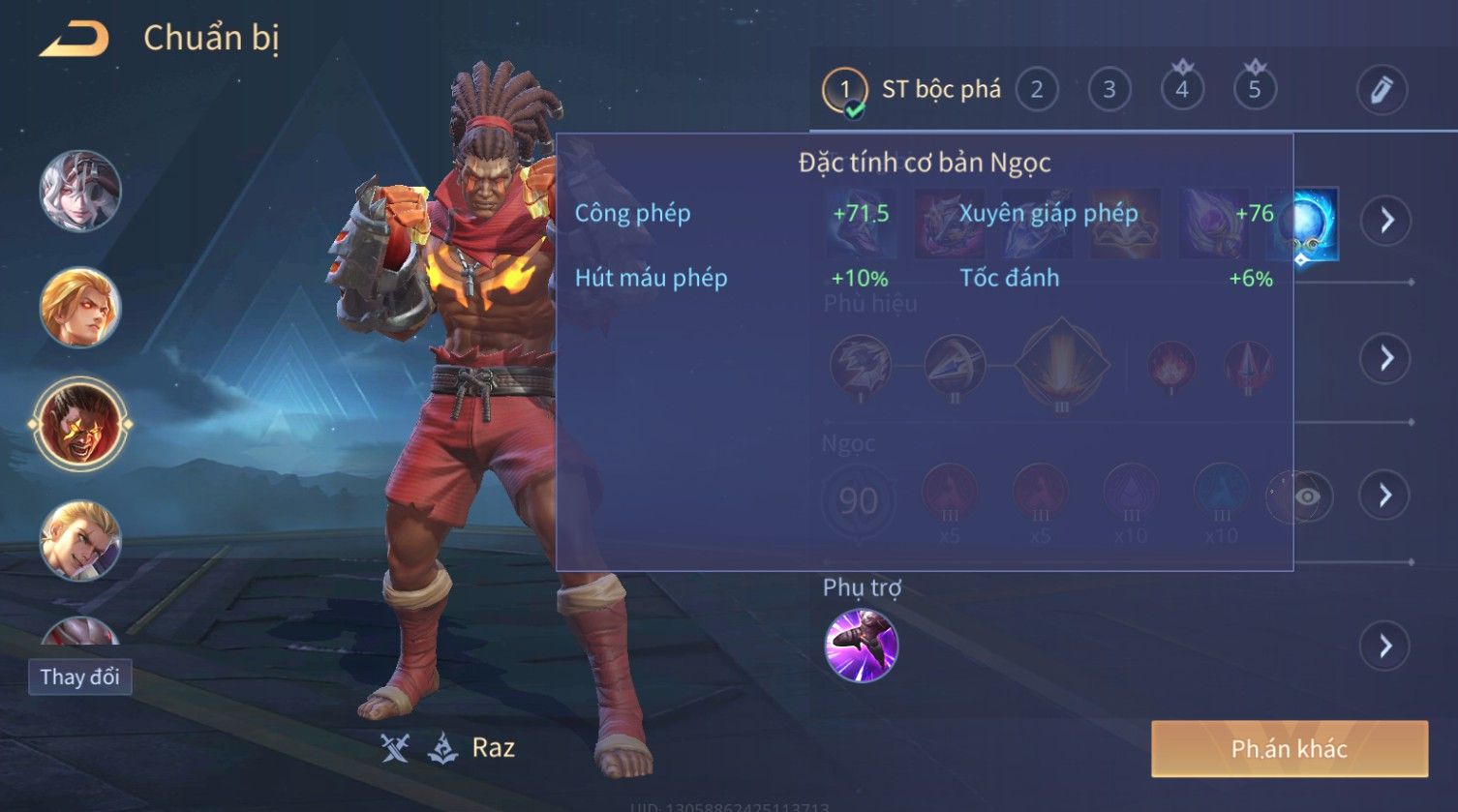Switch to loadout preset 5
Viewport: 1458px width, 812px height.
[1255, 90]
